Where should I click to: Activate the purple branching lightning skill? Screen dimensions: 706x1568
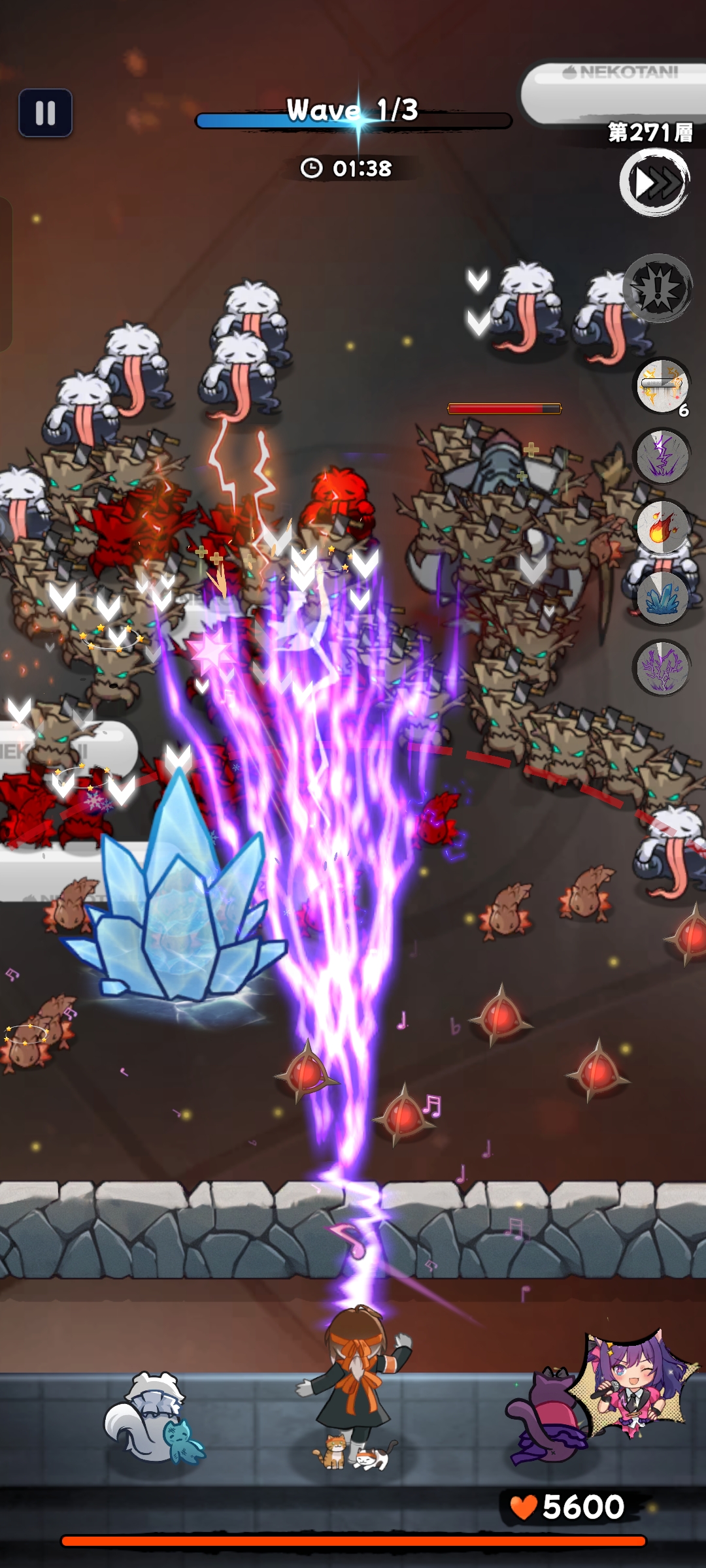click(x=662, y=668)
